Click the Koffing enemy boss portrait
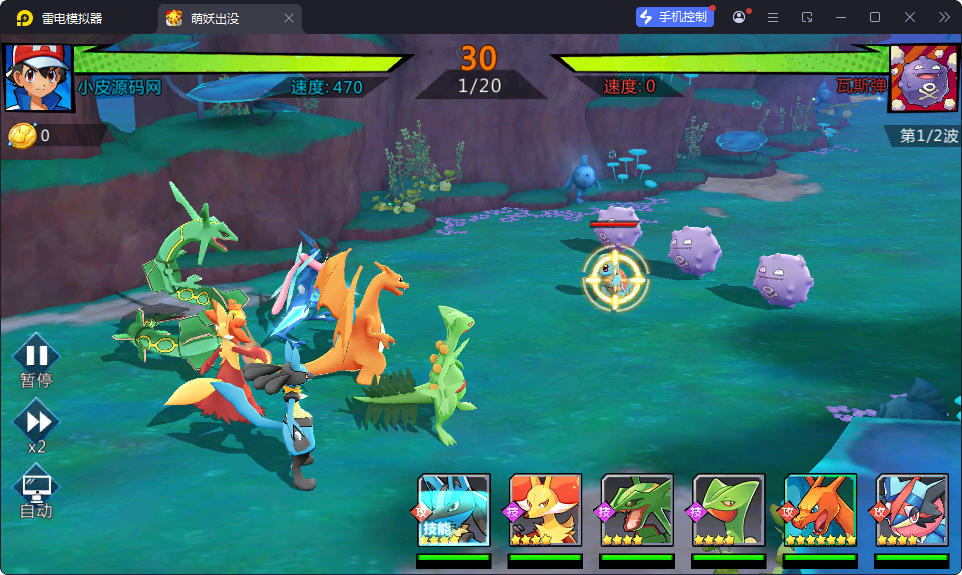 point(923,77)
